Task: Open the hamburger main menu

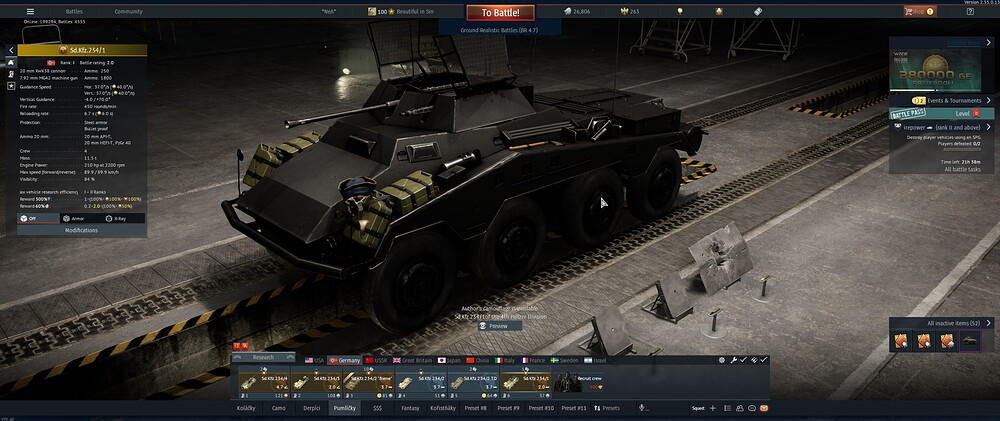Action: coord(30,11)
